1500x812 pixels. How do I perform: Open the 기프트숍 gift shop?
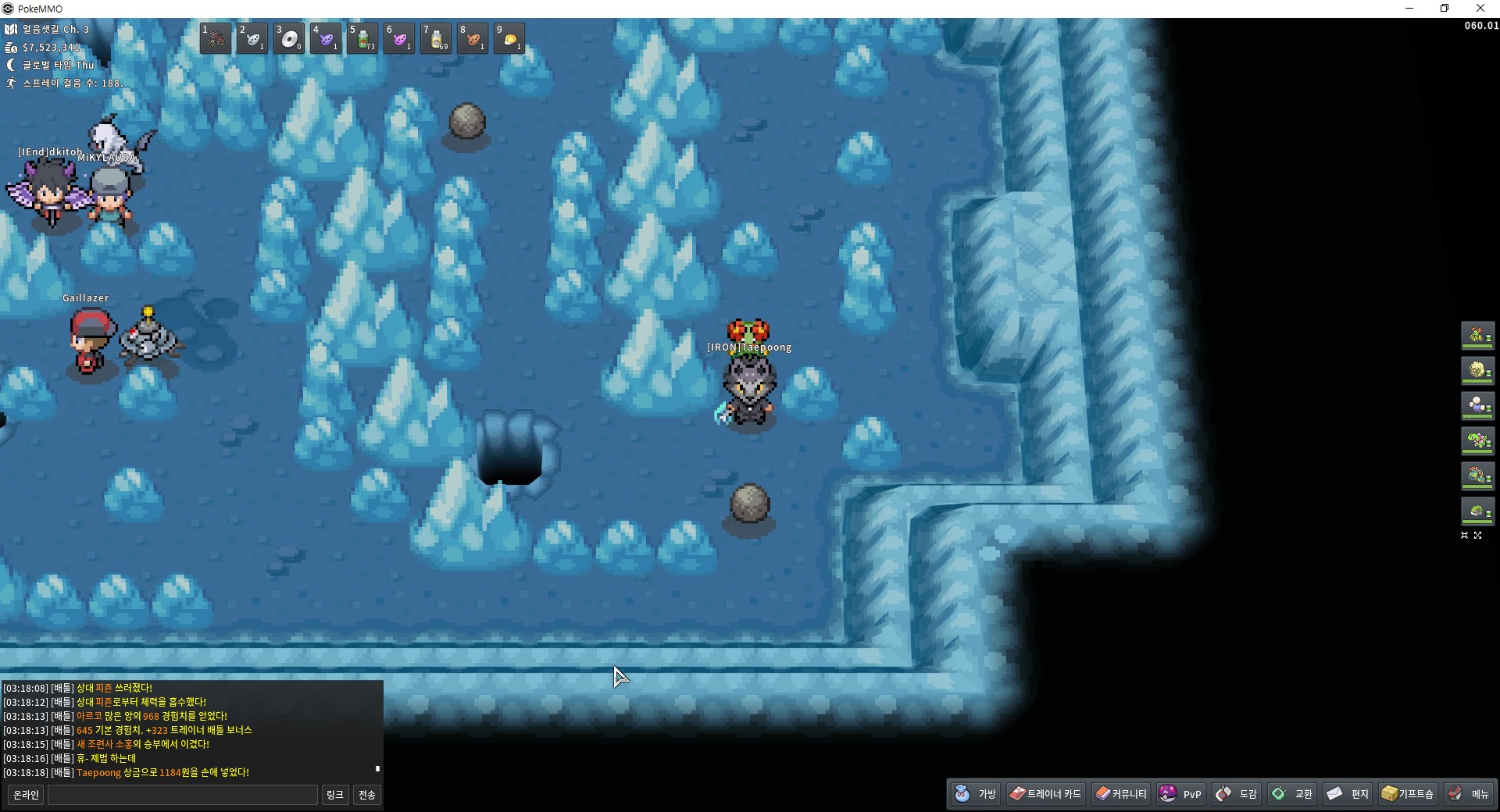pos(1408,794)
